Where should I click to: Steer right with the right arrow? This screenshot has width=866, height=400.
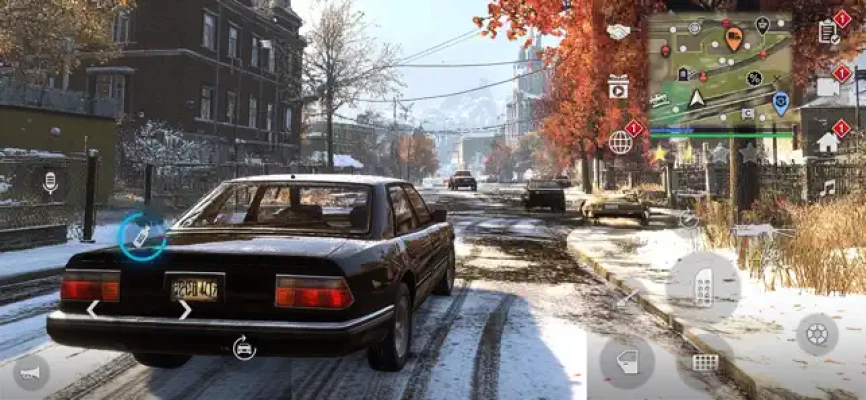(x=184, y=310)
